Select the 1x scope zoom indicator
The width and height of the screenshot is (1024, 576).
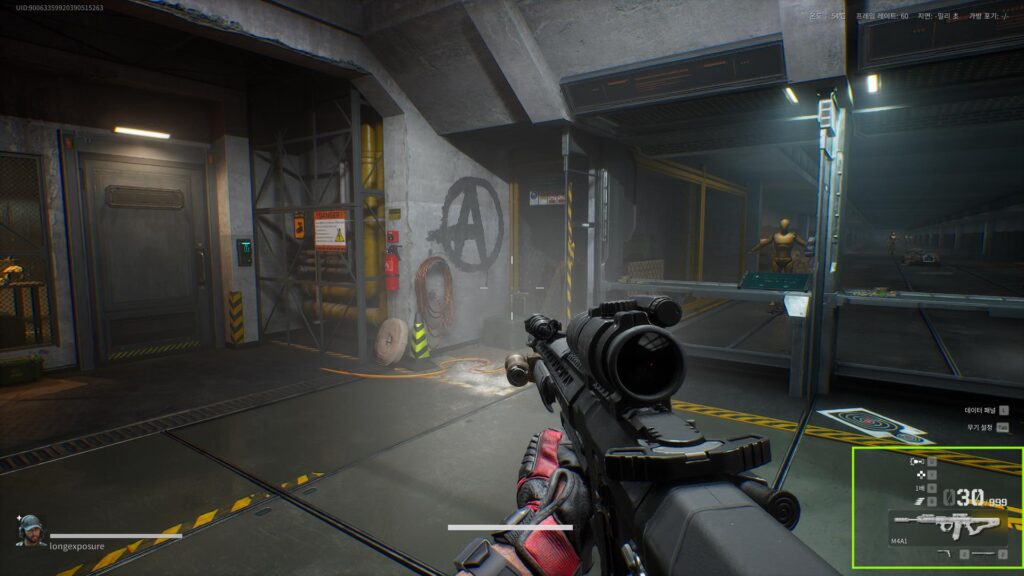(919, 488)
